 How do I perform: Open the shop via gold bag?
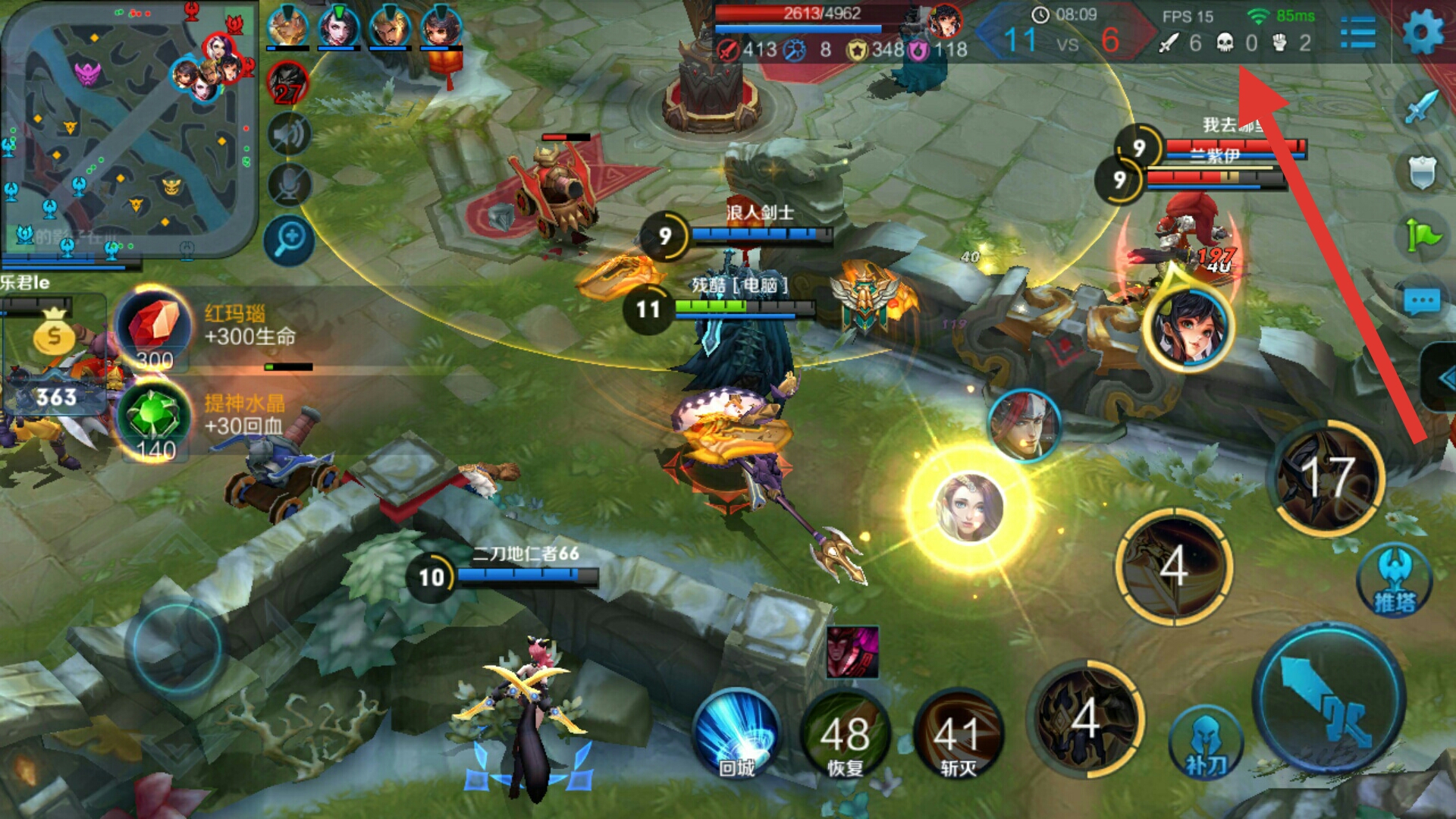[53, 334]
